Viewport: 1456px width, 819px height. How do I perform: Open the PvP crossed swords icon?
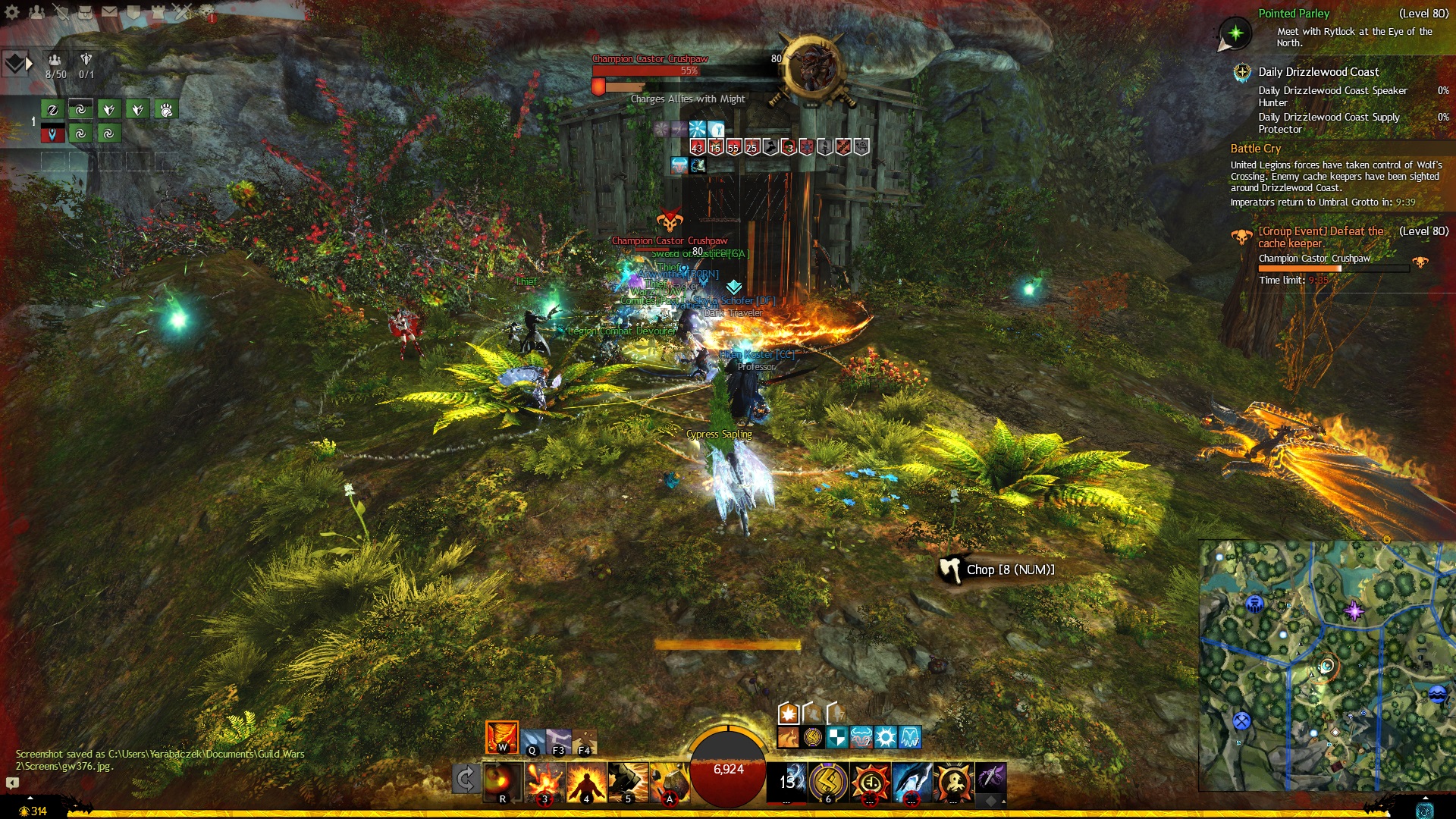point(182,12)
